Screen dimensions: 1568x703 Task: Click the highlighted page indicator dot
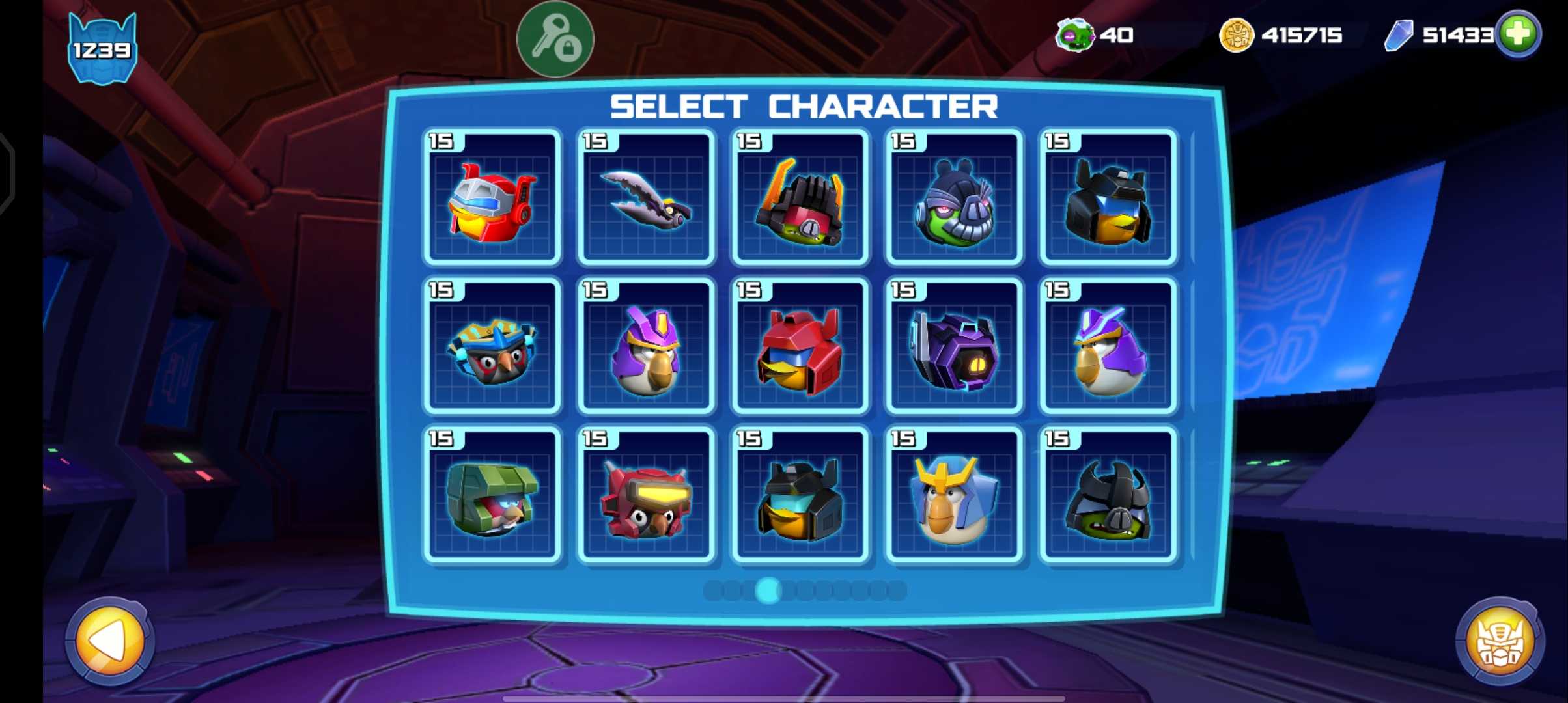[768, 590]
